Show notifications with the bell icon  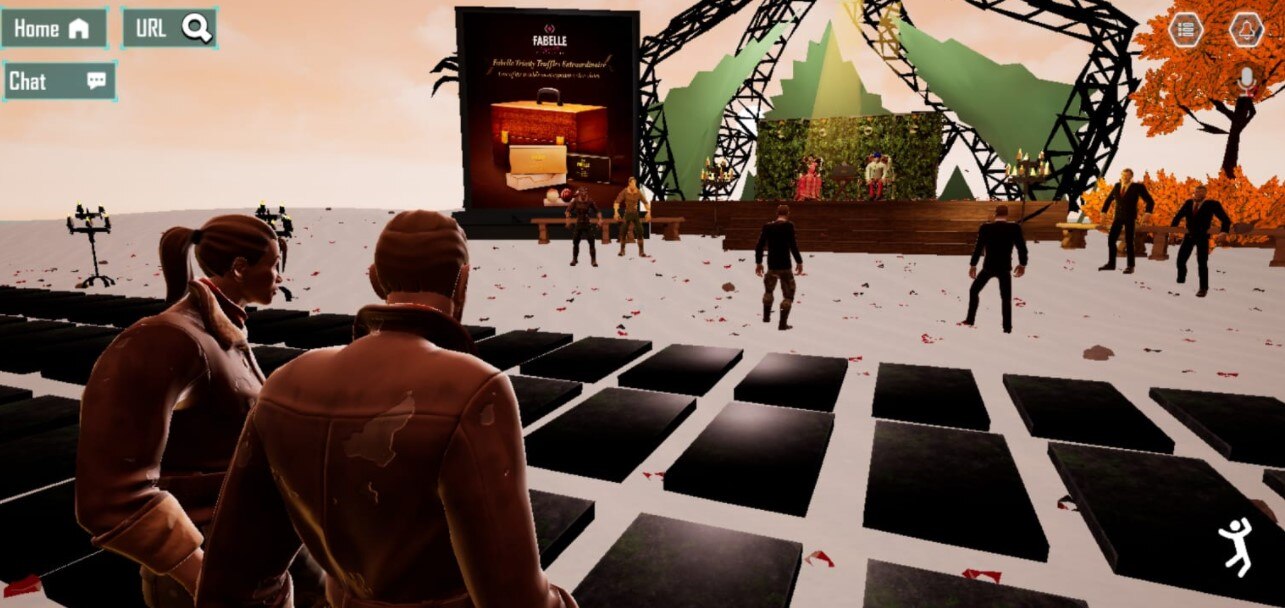pyautogui.click(x=1246, y=30)
